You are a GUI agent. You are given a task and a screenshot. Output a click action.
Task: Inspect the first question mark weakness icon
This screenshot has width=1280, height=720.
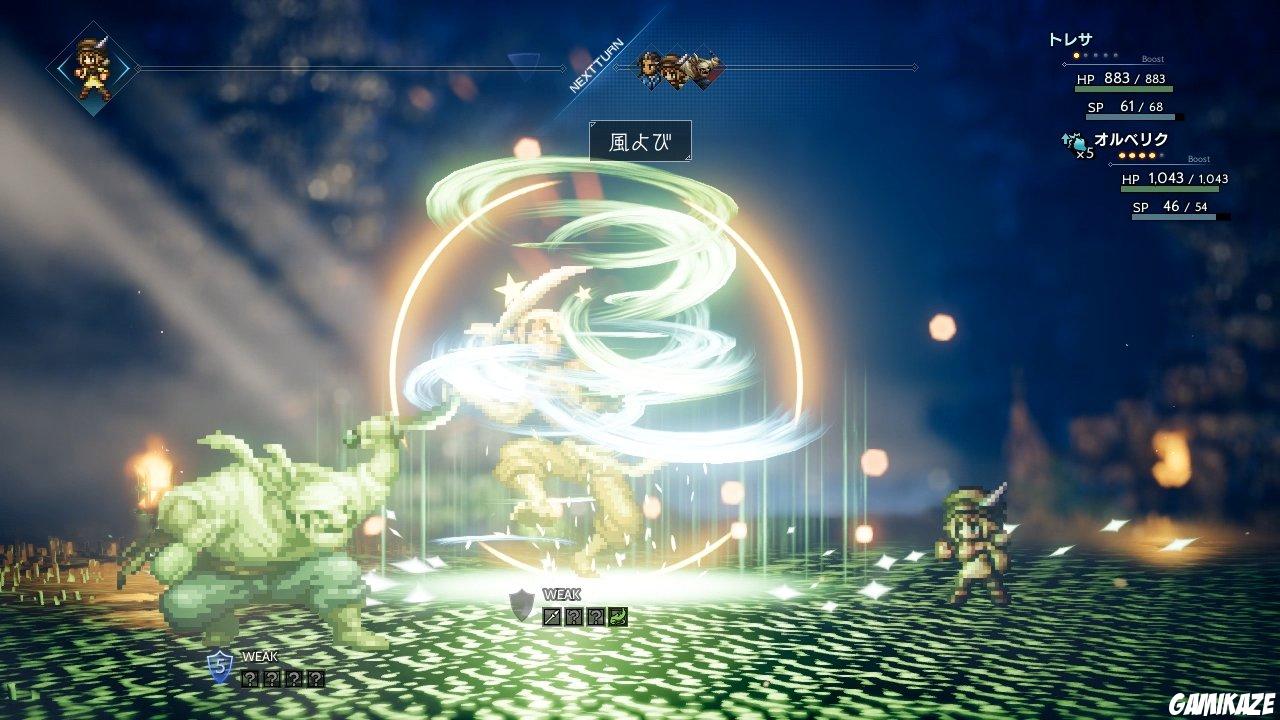tap(573, 616)
